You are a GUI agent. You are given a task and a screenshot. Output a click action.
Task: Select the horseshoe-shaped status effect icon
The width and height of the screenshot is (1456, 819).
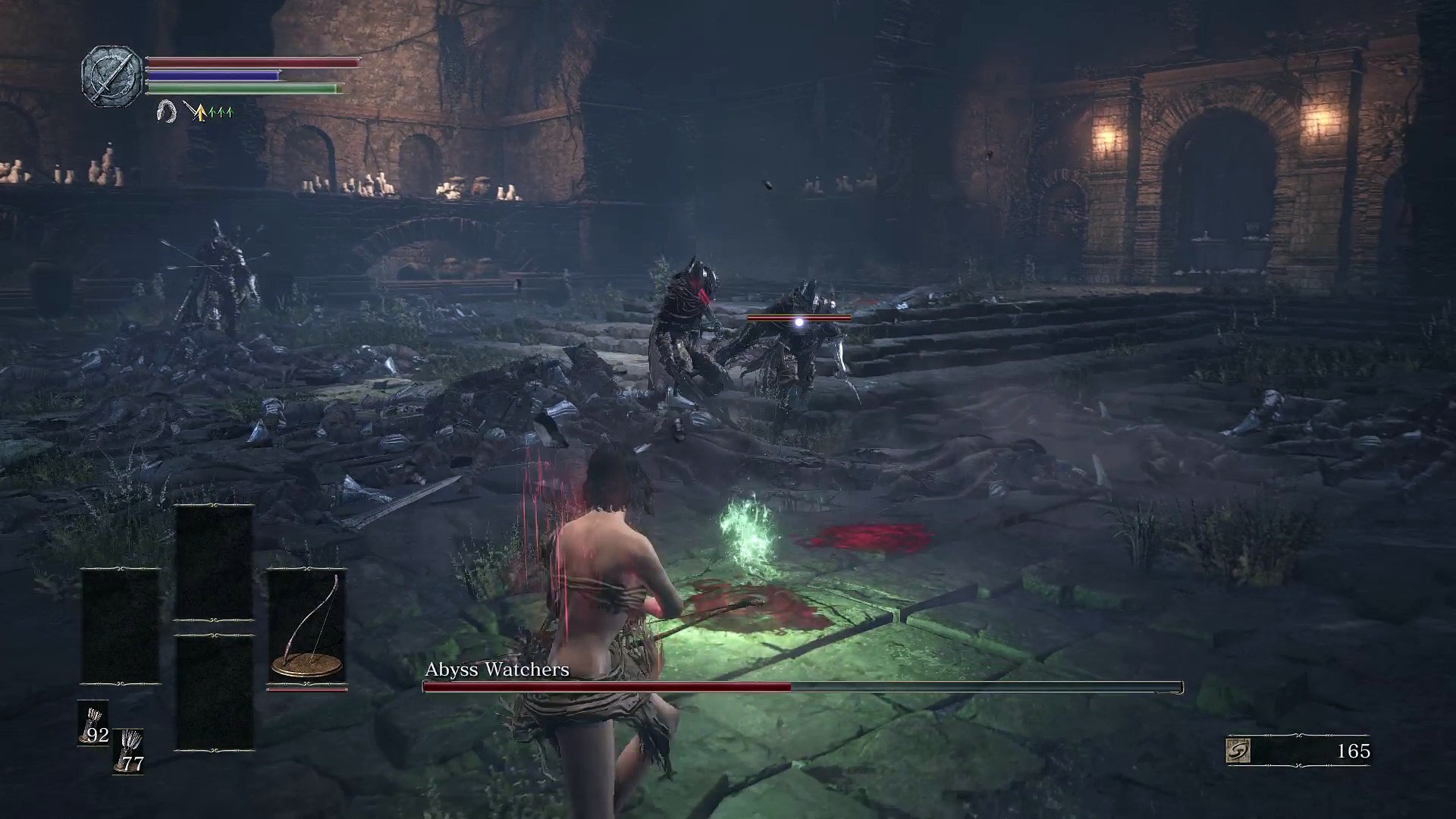click(165, 112)
